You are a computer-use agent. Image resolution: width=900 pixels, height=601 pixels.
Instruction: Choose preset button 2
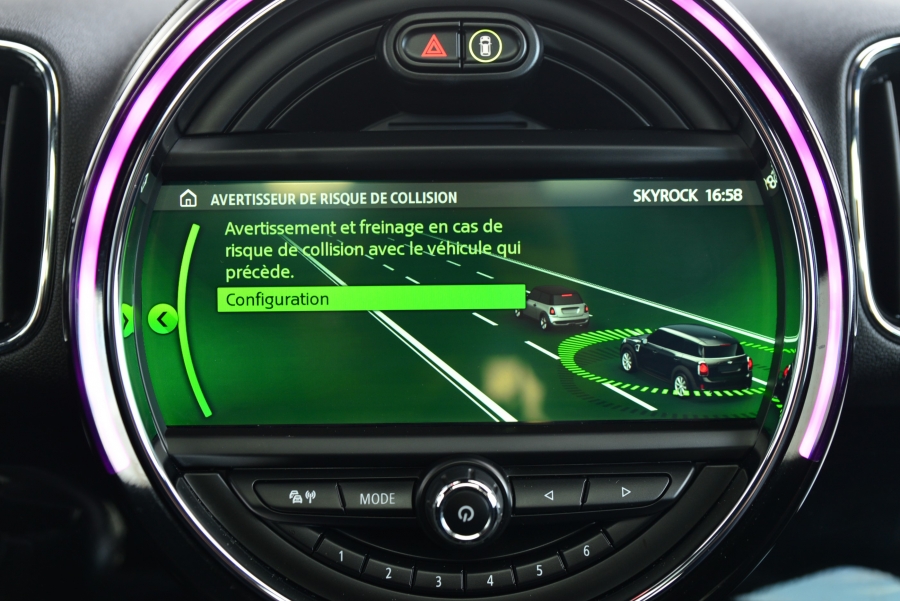click(385, 570)
